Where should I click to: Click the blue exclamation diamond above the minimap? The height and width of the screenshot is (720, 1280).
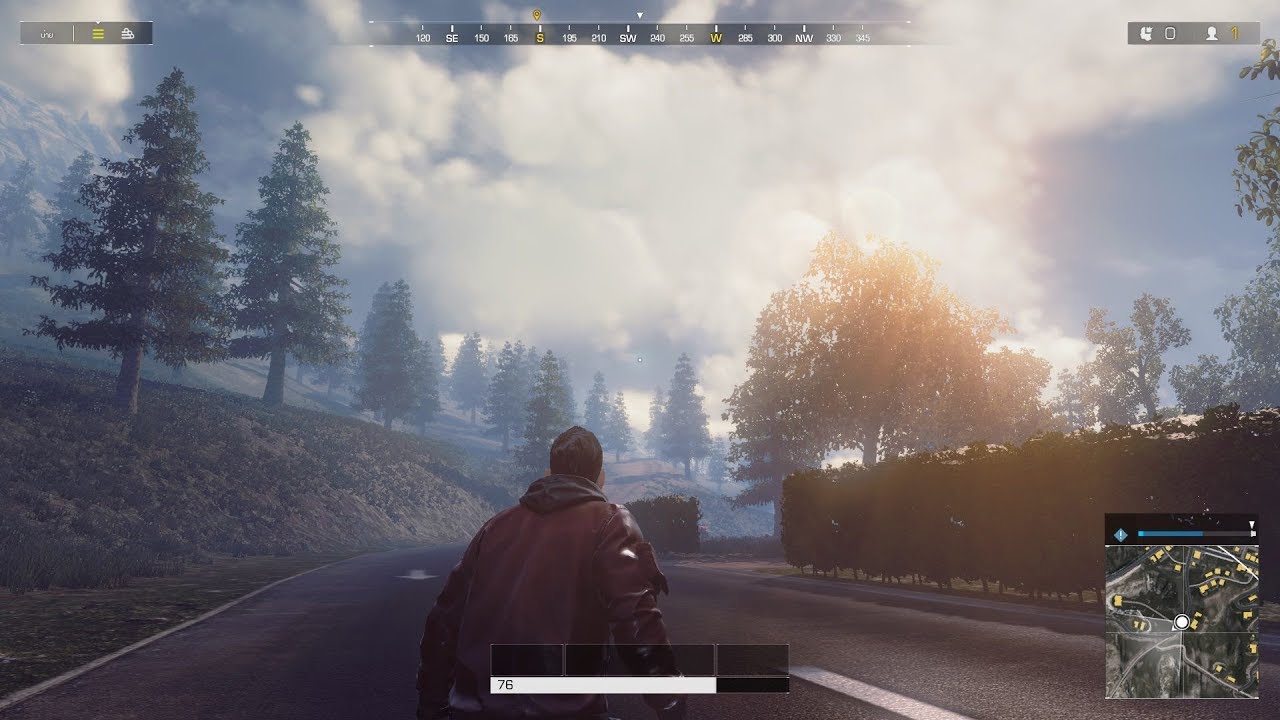(x=1119, y=533)
